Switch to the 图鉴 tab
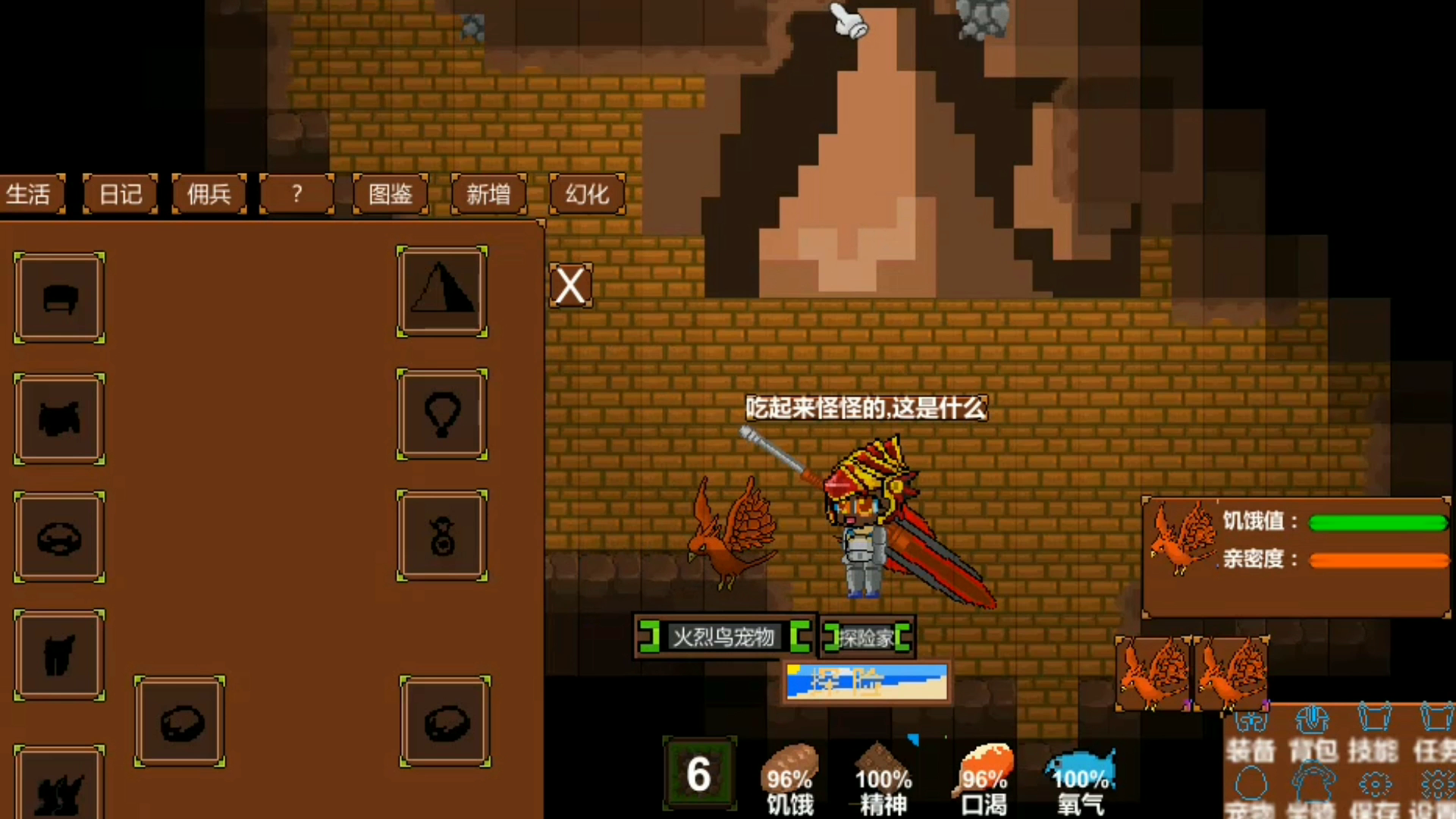Image resolution: width=1456 pixels, height=819 pixels. [x=389, y=195]
